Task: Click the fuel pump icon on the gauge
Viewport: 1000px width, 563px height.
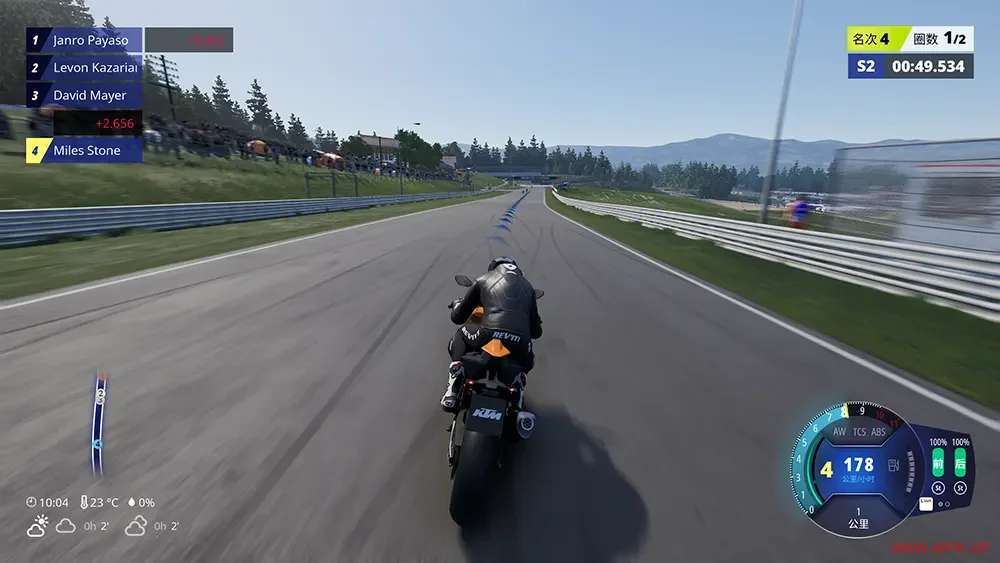Action: pyautogui.click(x=891, y=466)
